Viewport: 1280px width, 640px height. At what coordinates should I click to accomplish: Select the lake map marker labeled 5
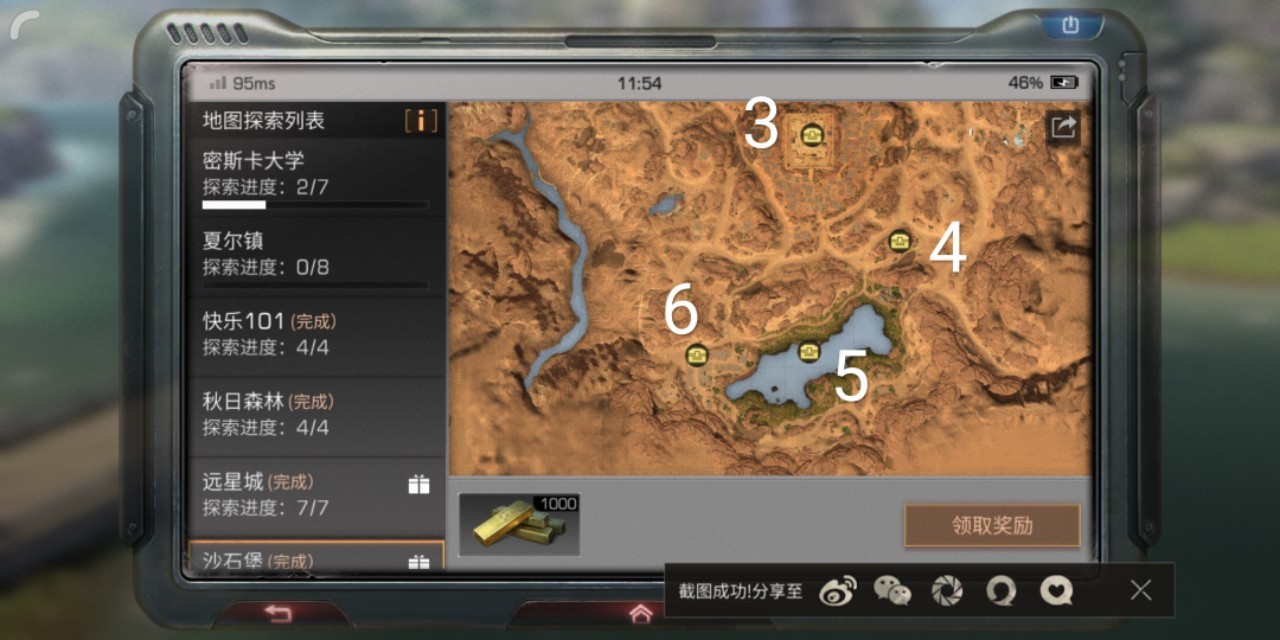pos(809,351)
